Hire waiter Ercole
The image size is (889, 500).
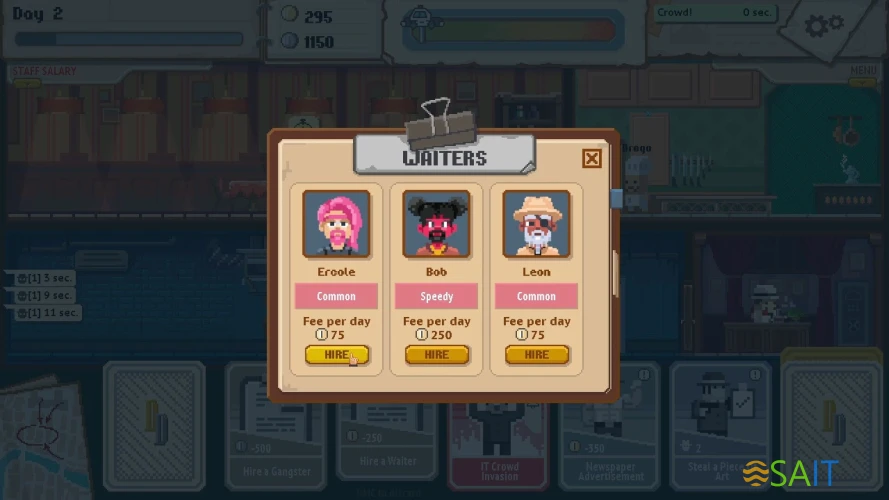336,355
